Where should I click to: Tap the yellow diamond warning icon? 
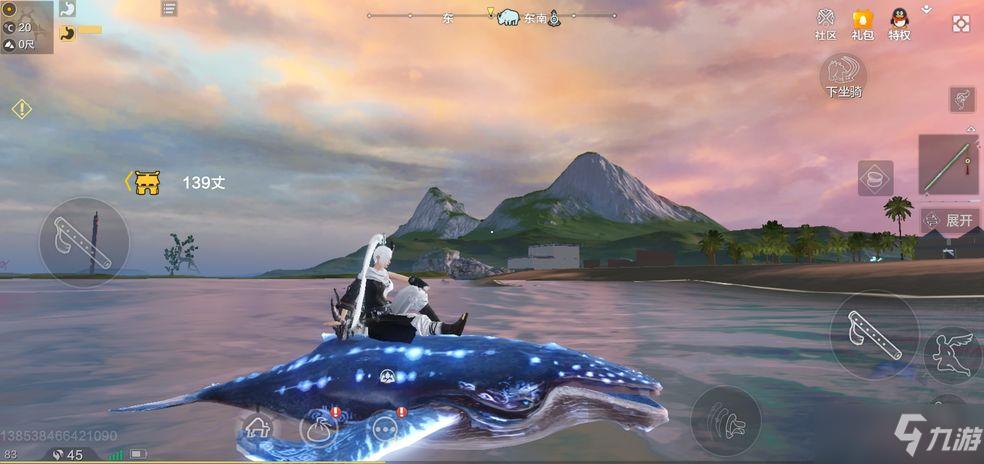point(22,108)
